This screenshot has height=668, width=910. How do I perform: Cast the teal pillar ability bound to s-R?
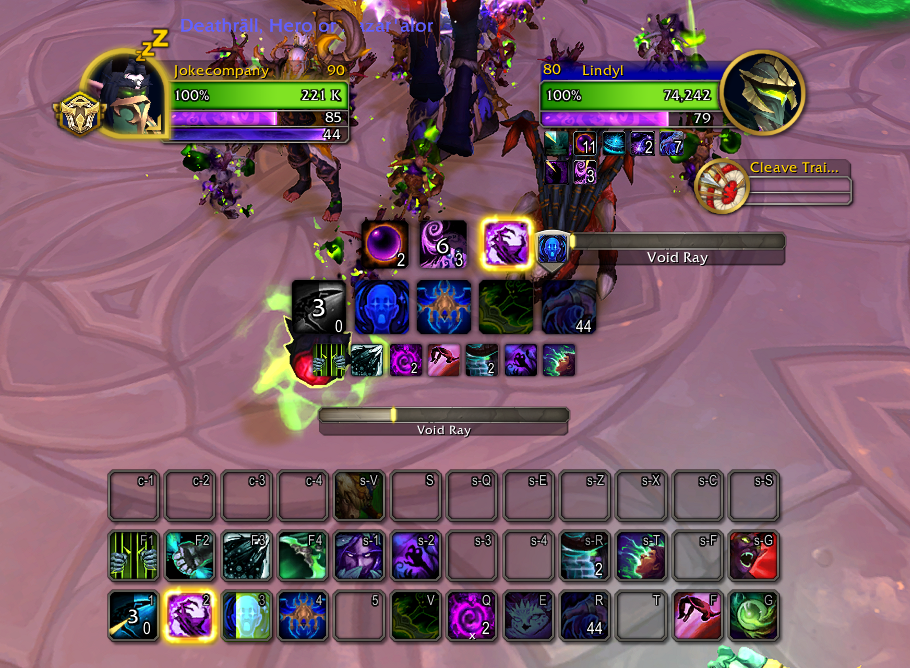pos(585,555)
